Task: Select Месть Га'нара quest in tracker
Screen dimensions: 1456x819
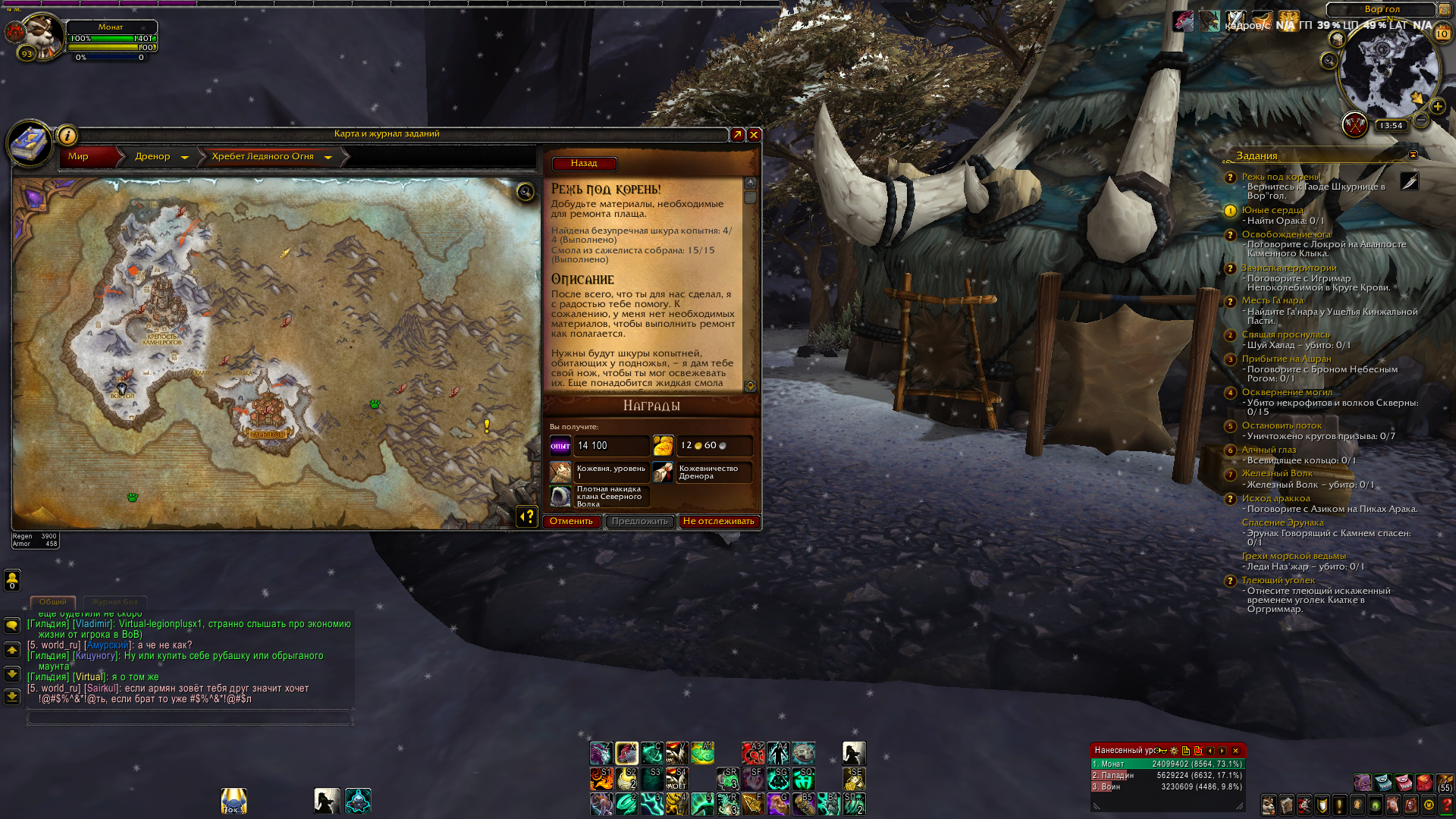Action: pos(1272,300)
